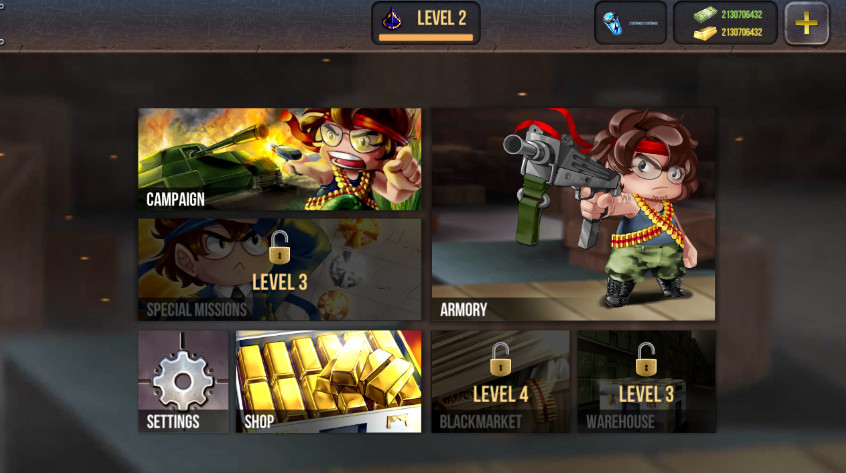The image size is (846, 473).
Task: Open the Settings gear tile
Action: [x=183, y=382]
